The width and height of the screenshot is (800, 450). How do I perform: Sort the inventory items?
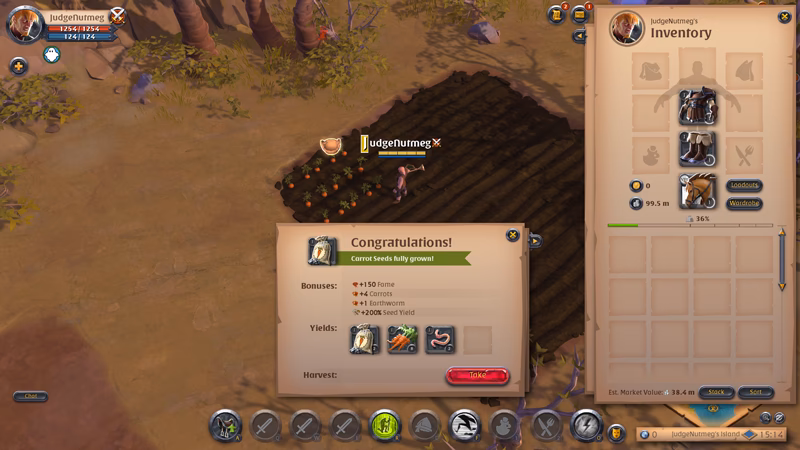(x=756, y=392)
